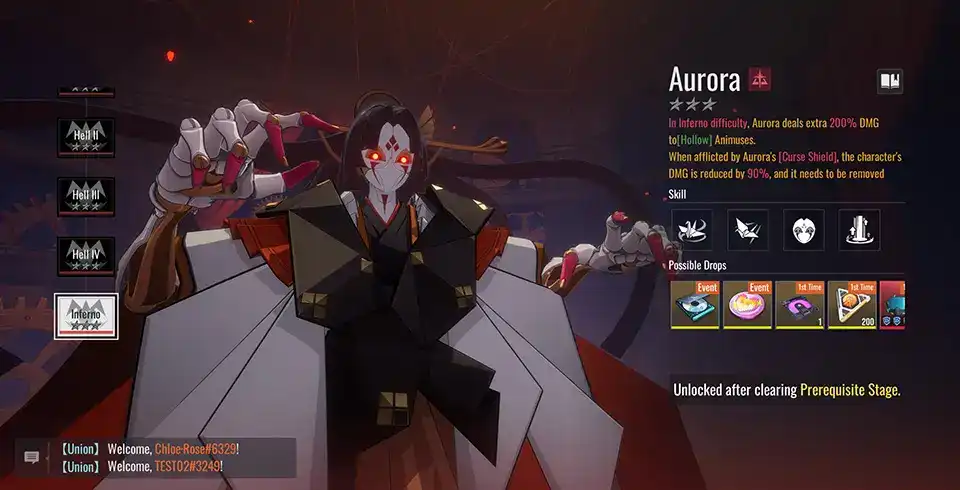View the mask skill icon

pos(803,230)
